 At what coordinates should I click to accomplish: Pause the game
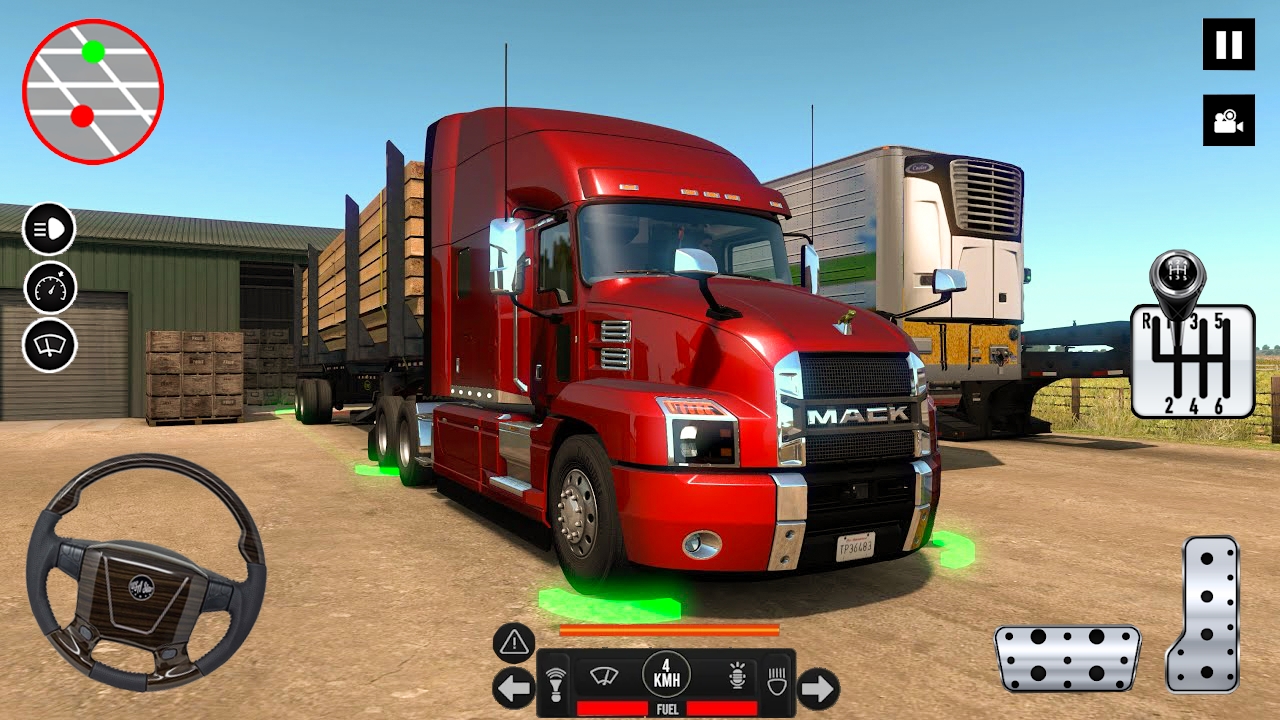[x=1228, y=44]
